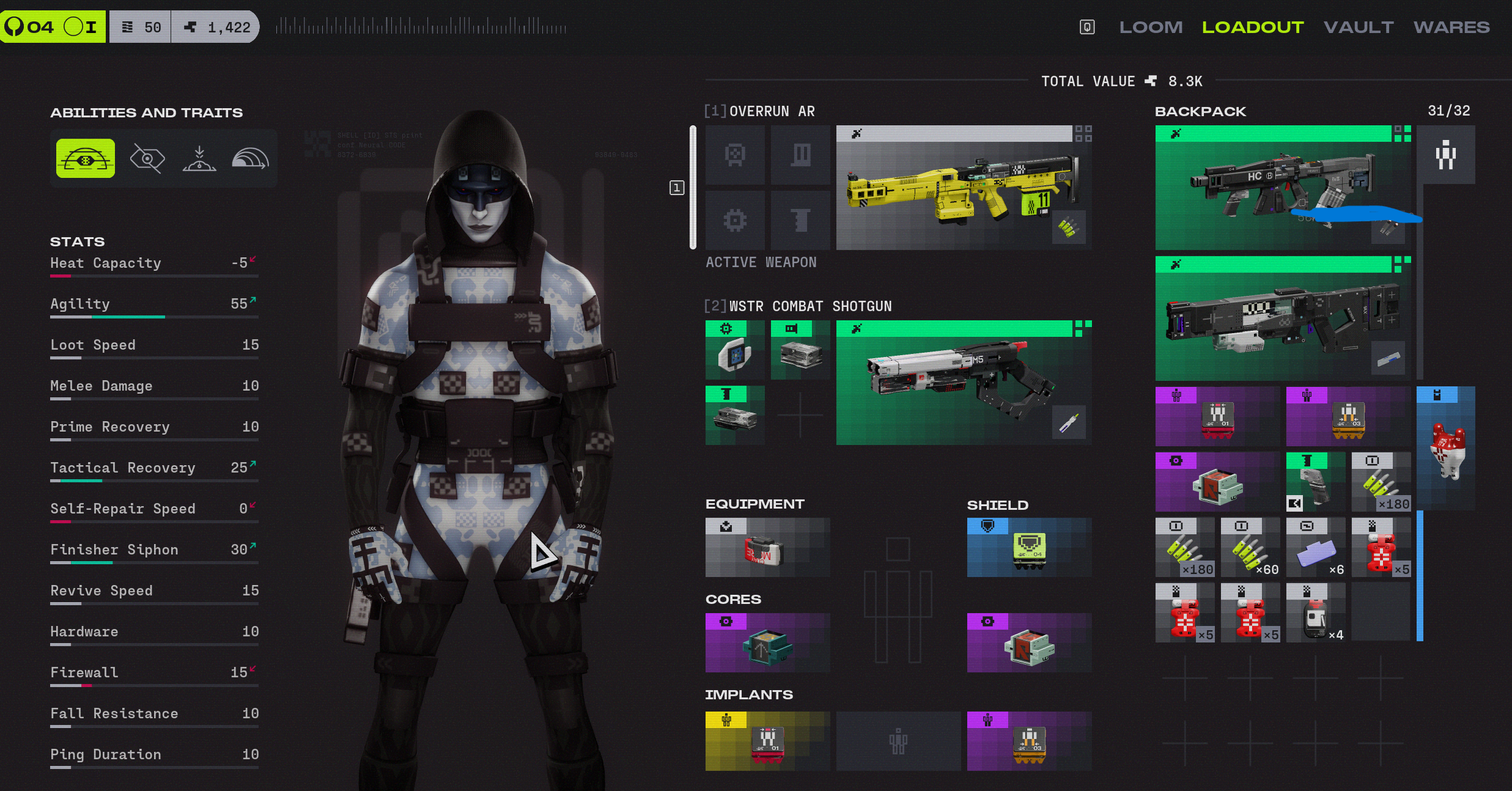Select the highlighted green ability icon
Screen dimensions: 1512x791
[x=86, y=159]
